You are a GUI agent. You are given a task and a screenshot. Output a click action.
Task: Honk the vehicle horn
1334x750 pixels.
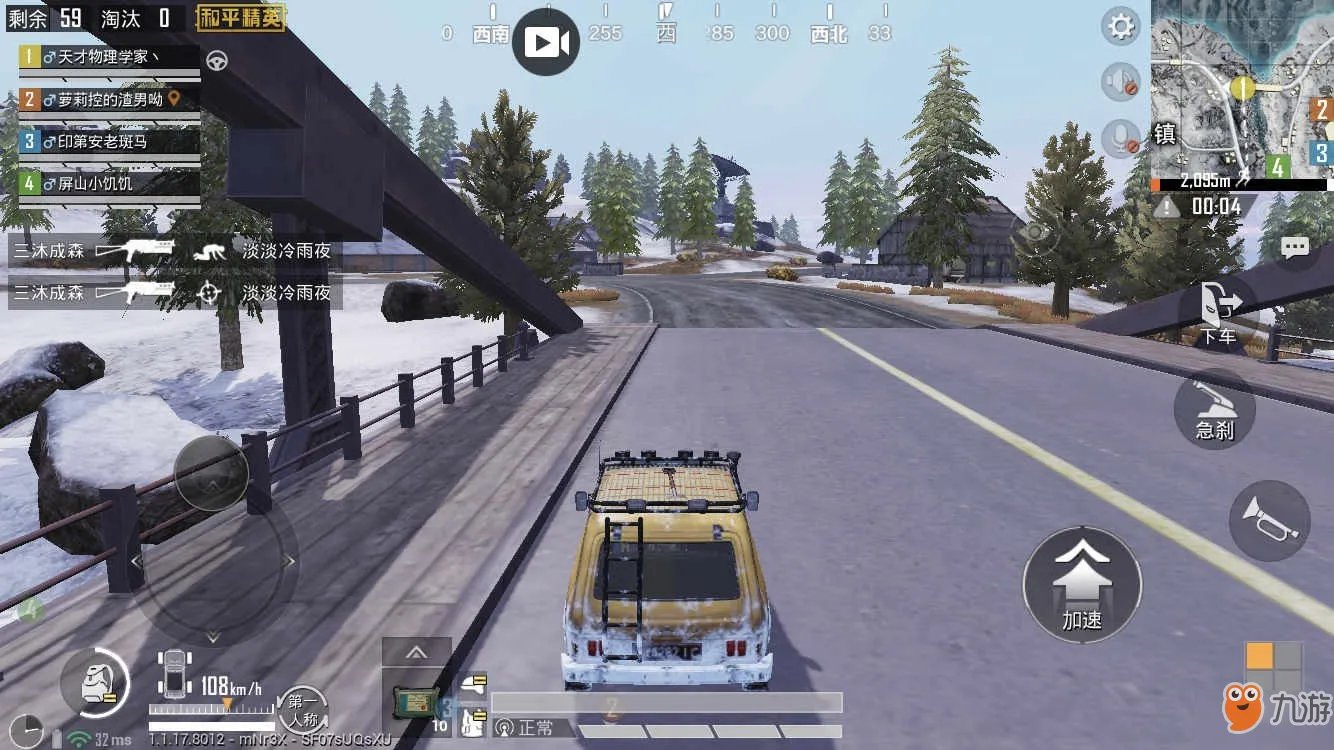point(1268,519)
